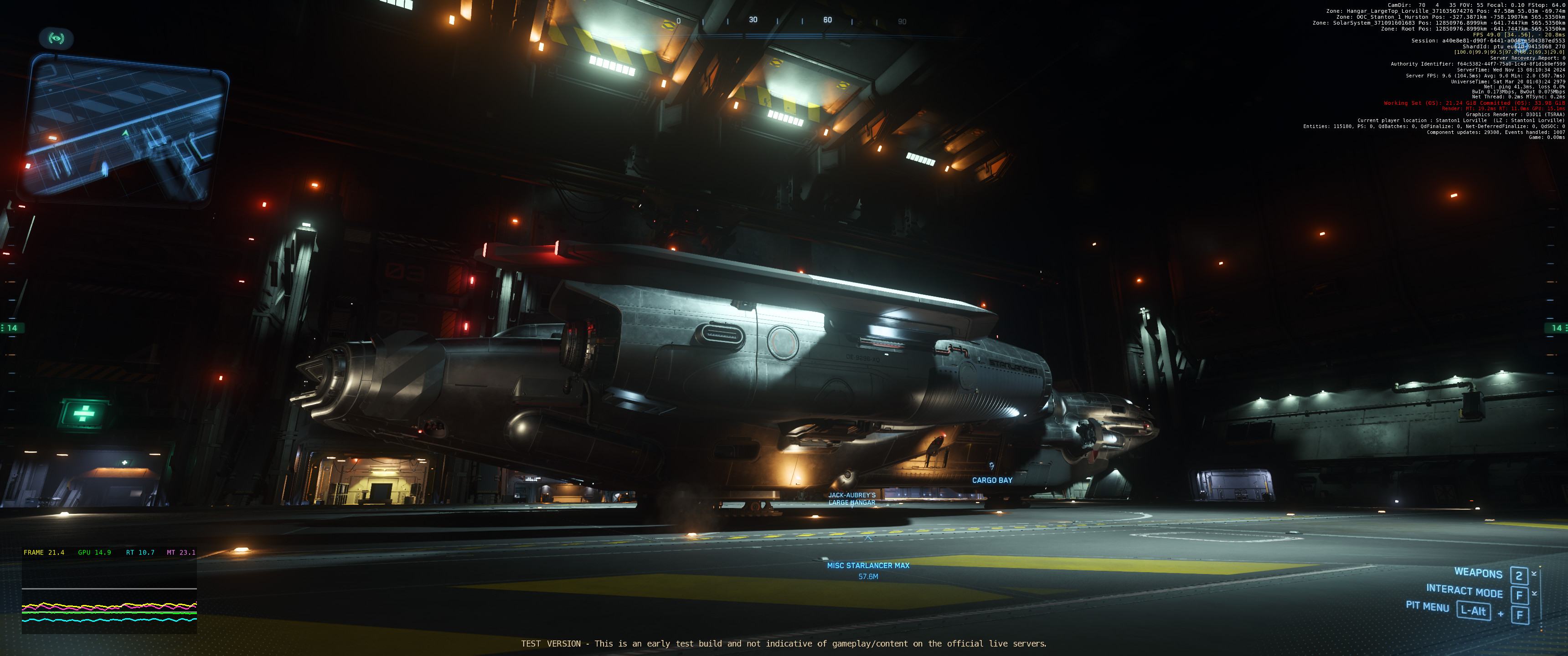
Task: Select Jack-Aubrey's Large Hangar marker
Action: pos(851,499)
